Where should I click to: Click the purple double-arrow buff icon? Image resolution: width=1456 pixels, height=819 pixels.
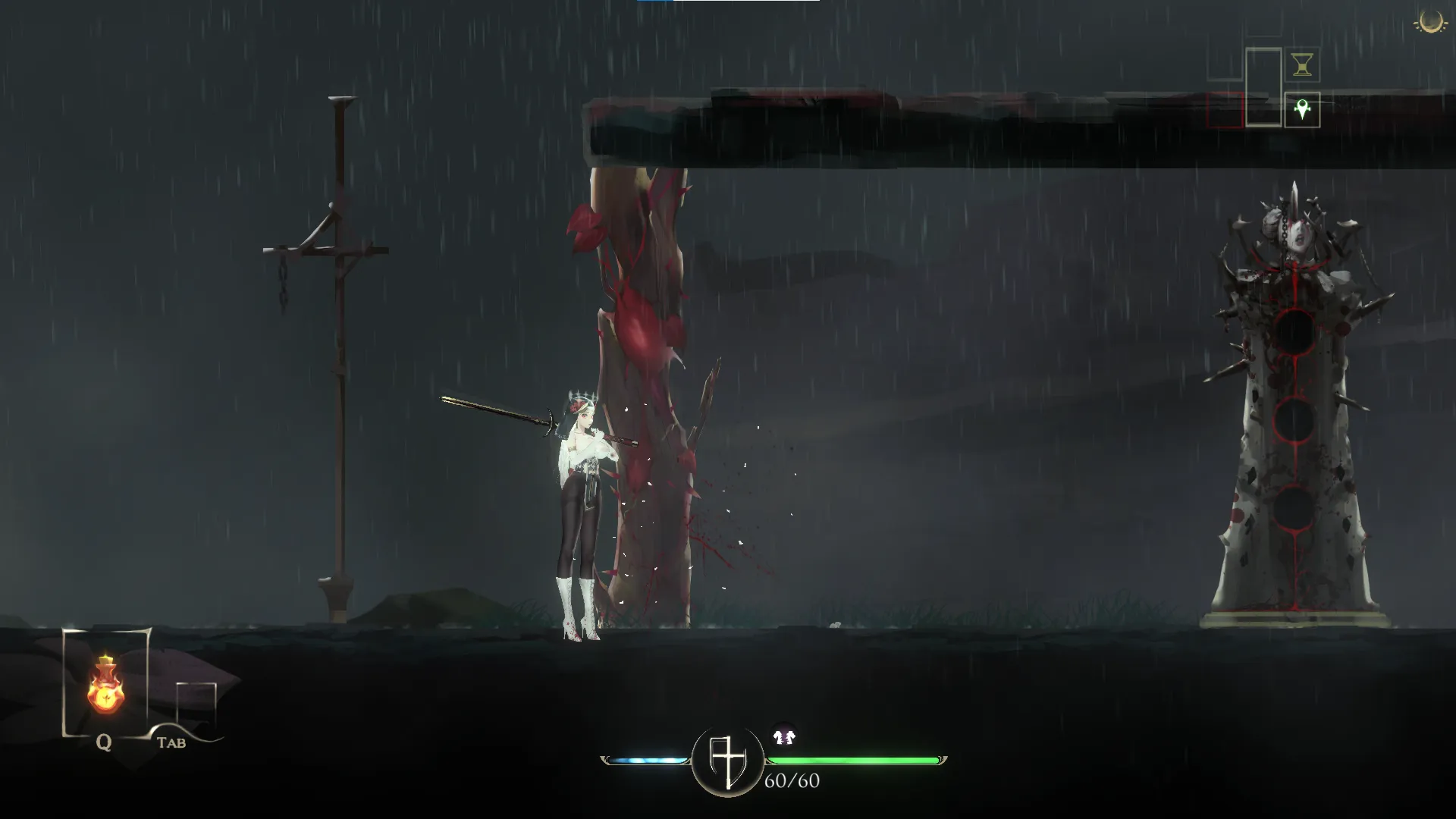[784, 736]
